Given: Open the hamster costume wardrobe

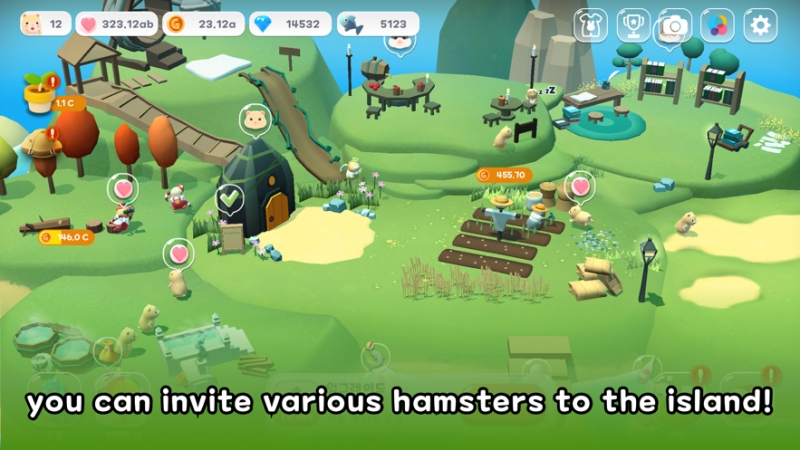Looking at the screenshot, I should click(590, 25).
